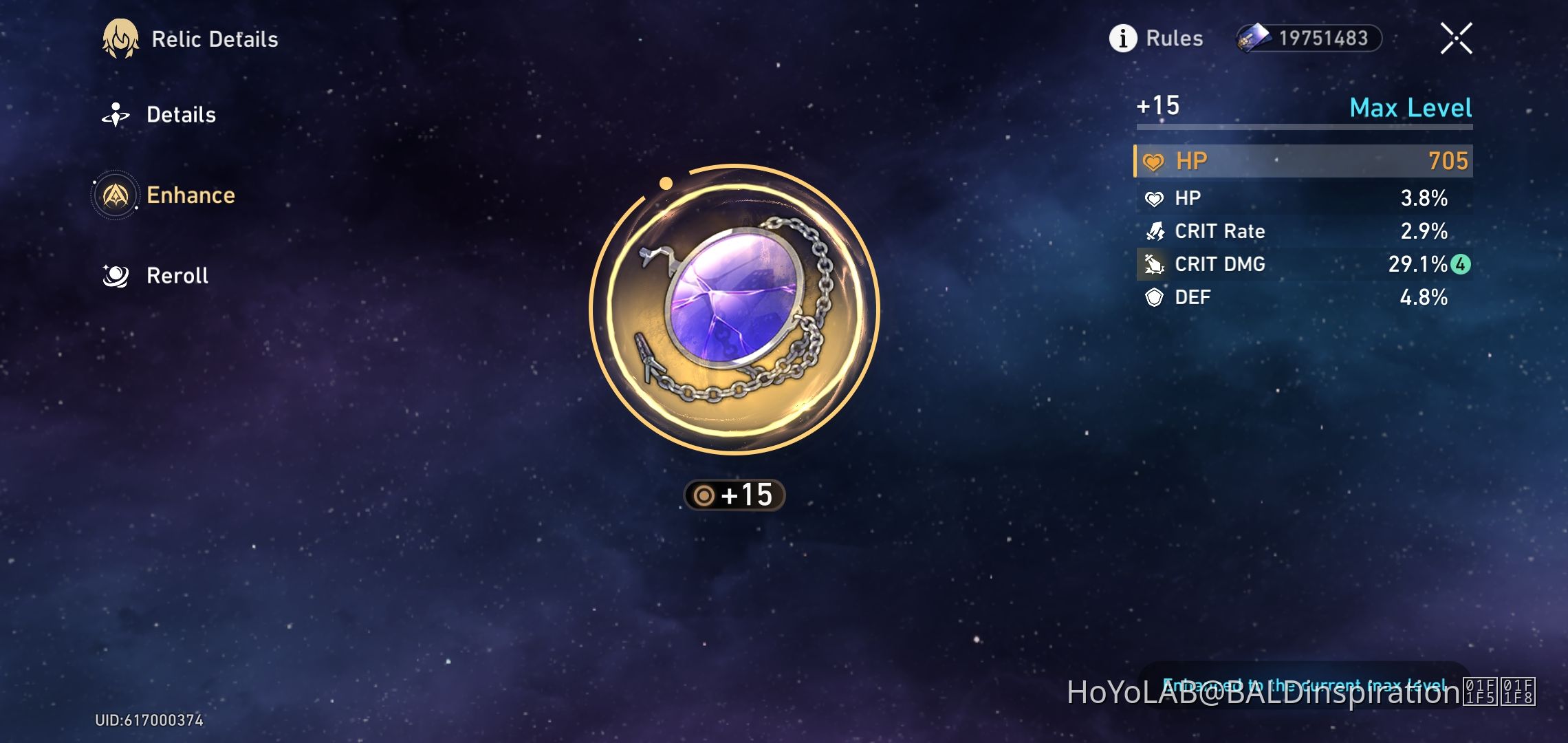1568x743 pixels.
Task: Open the Rules info circle
Action: (x=1123, y=39)
